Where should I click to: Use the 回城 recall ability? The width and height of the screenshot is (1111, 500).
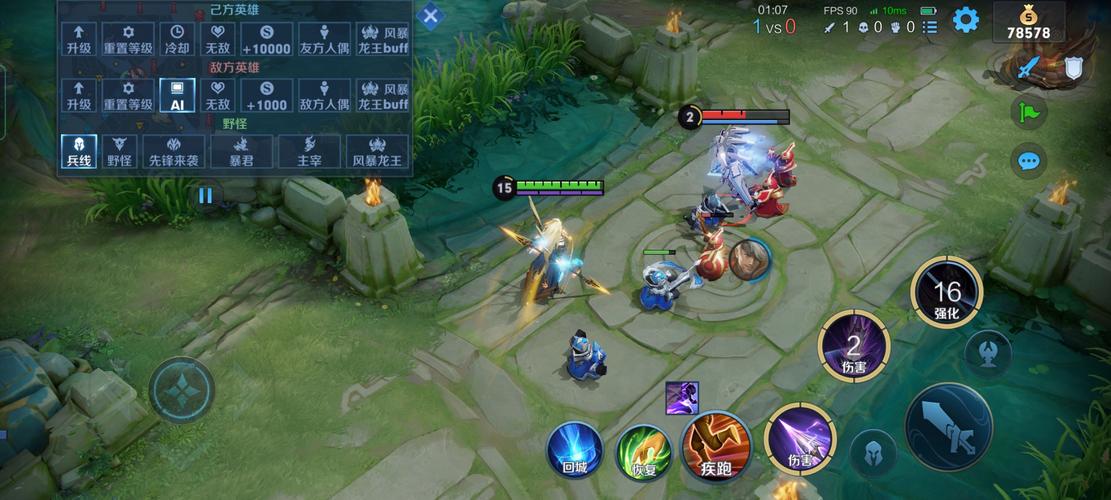(575, 449)
